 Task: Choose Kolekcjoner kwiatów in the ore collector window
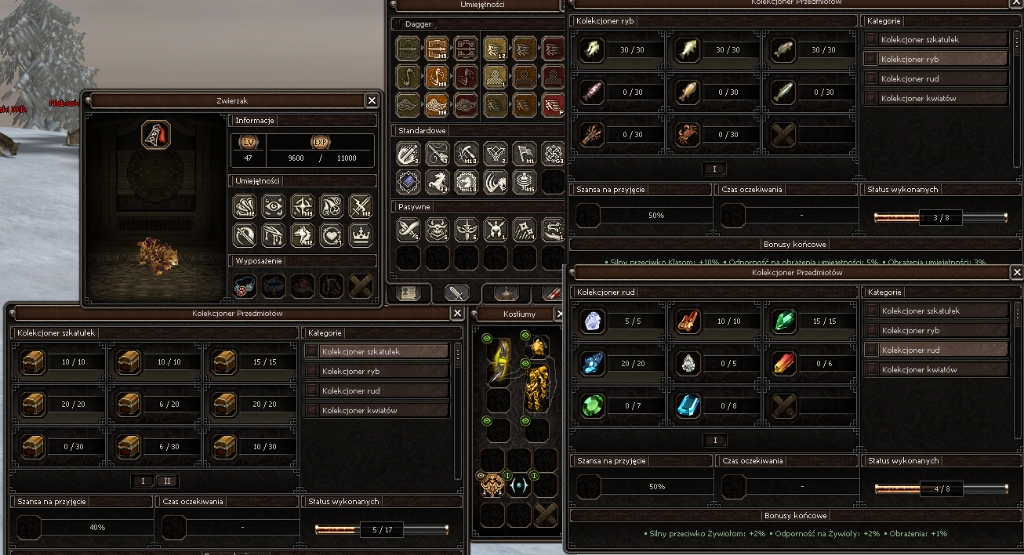coord(936,370)
